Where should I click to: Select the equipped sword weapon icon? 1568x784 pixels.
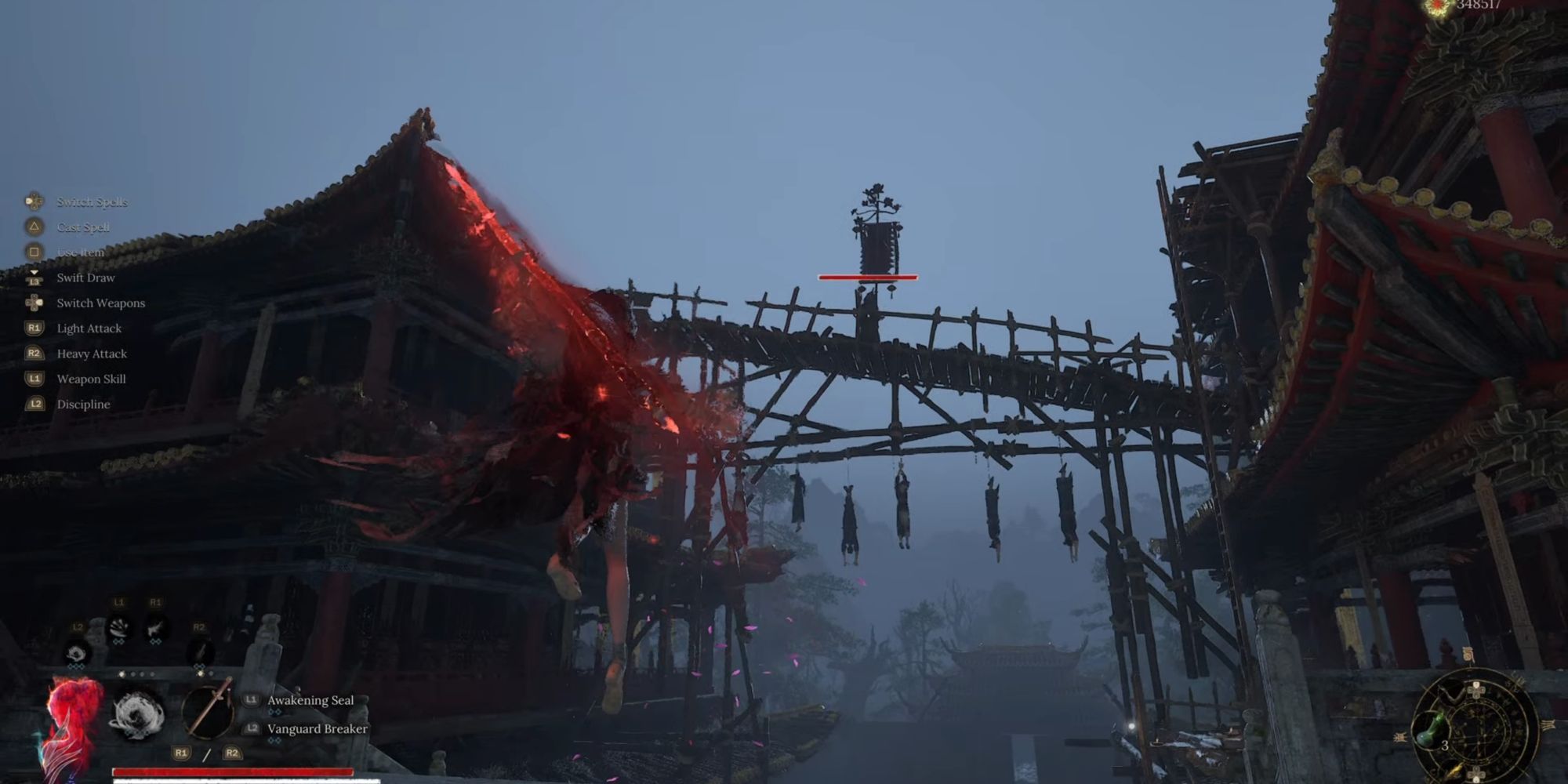click(208, 710)
